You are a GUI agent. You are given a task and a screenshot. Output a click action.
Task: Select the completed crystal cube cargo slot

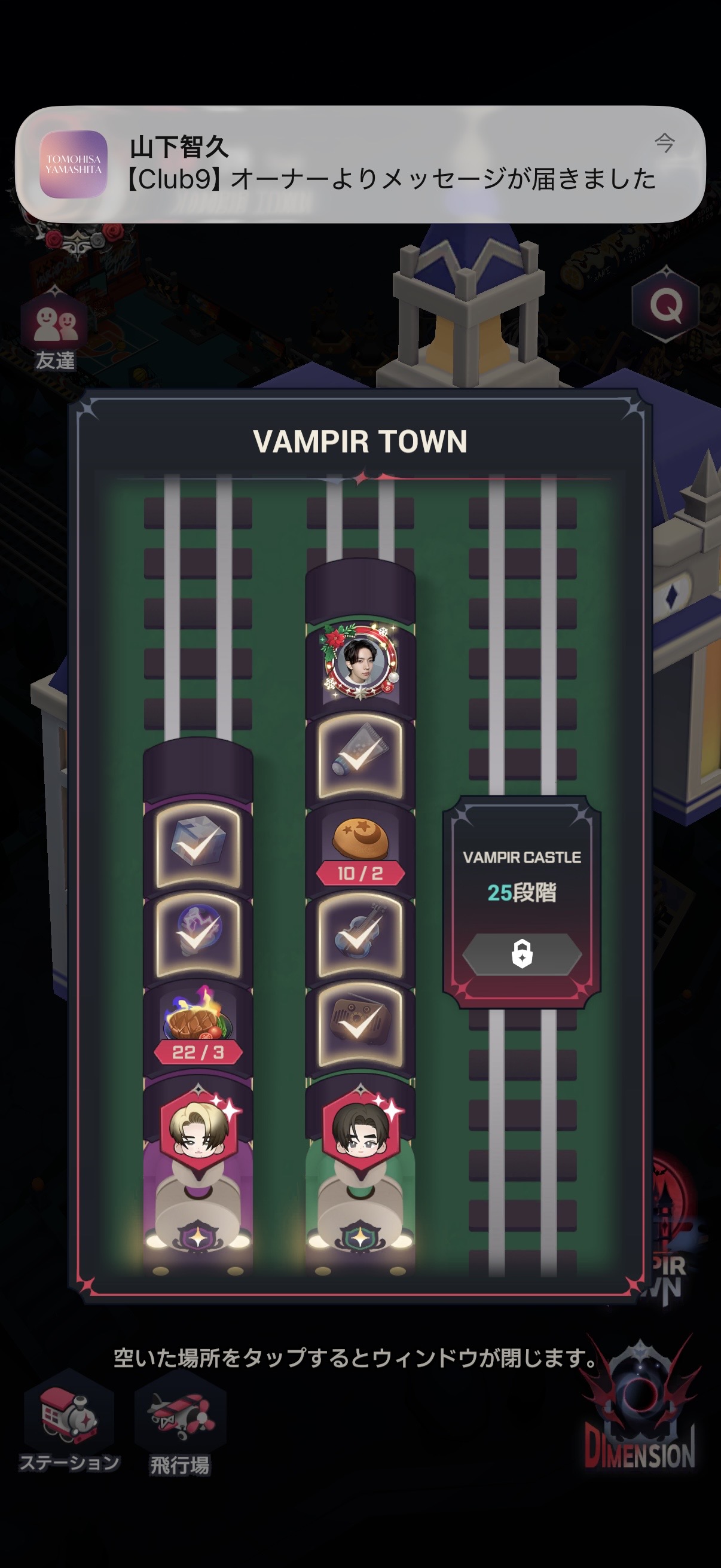click(x=198, y=845)
